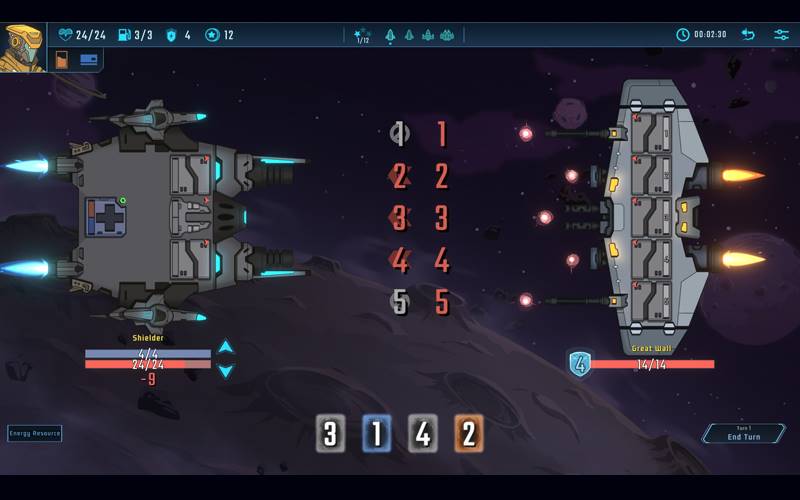
Task: Select the orange card icon under the portrait
Action: pyautogui.click(x=62, y=60)
